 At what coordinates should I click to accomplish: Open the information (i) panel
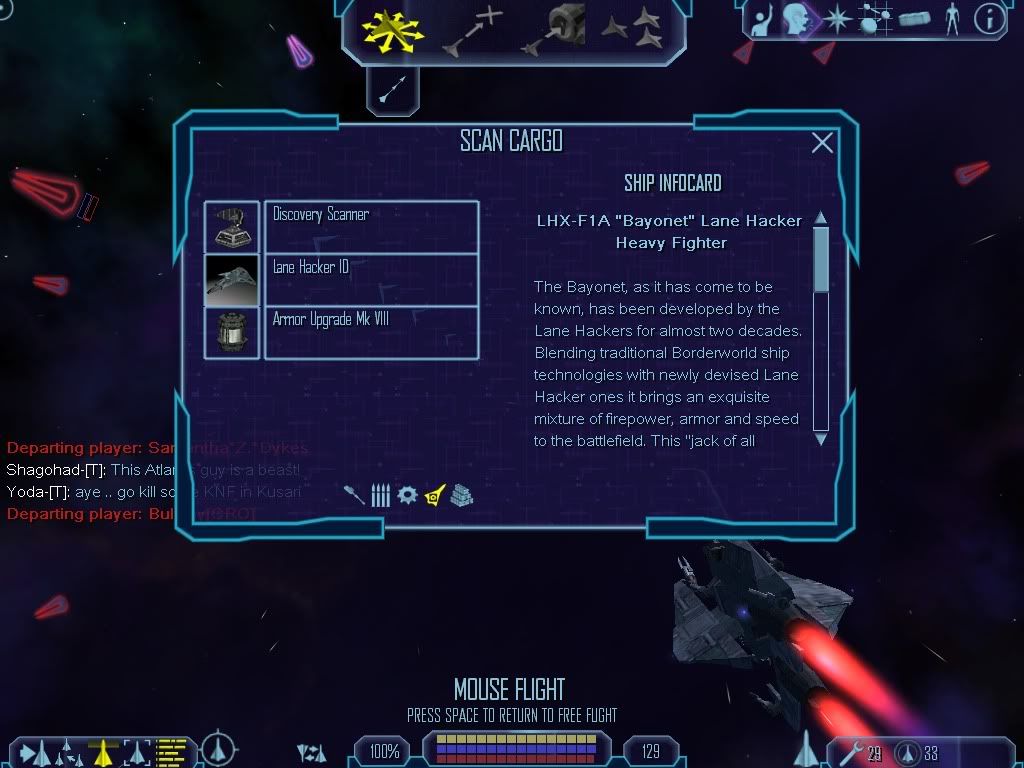(989, 19)
